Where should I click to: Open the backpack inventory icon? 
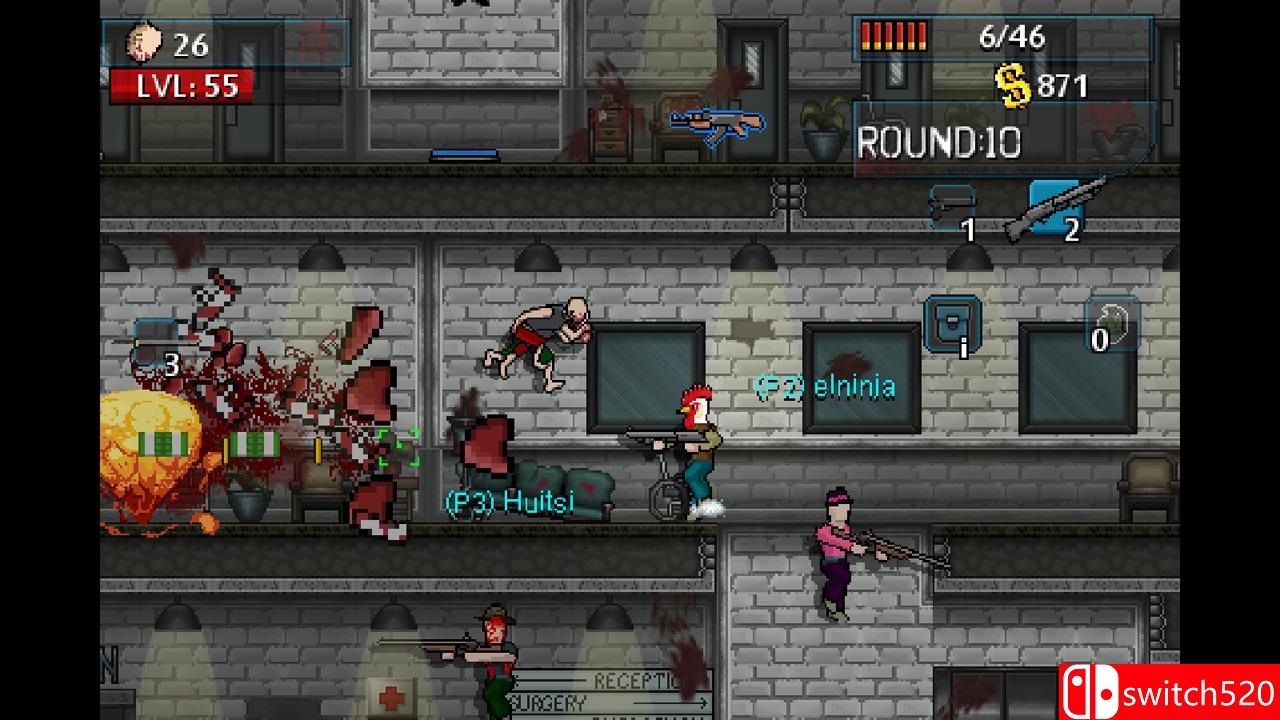(951, 323)
